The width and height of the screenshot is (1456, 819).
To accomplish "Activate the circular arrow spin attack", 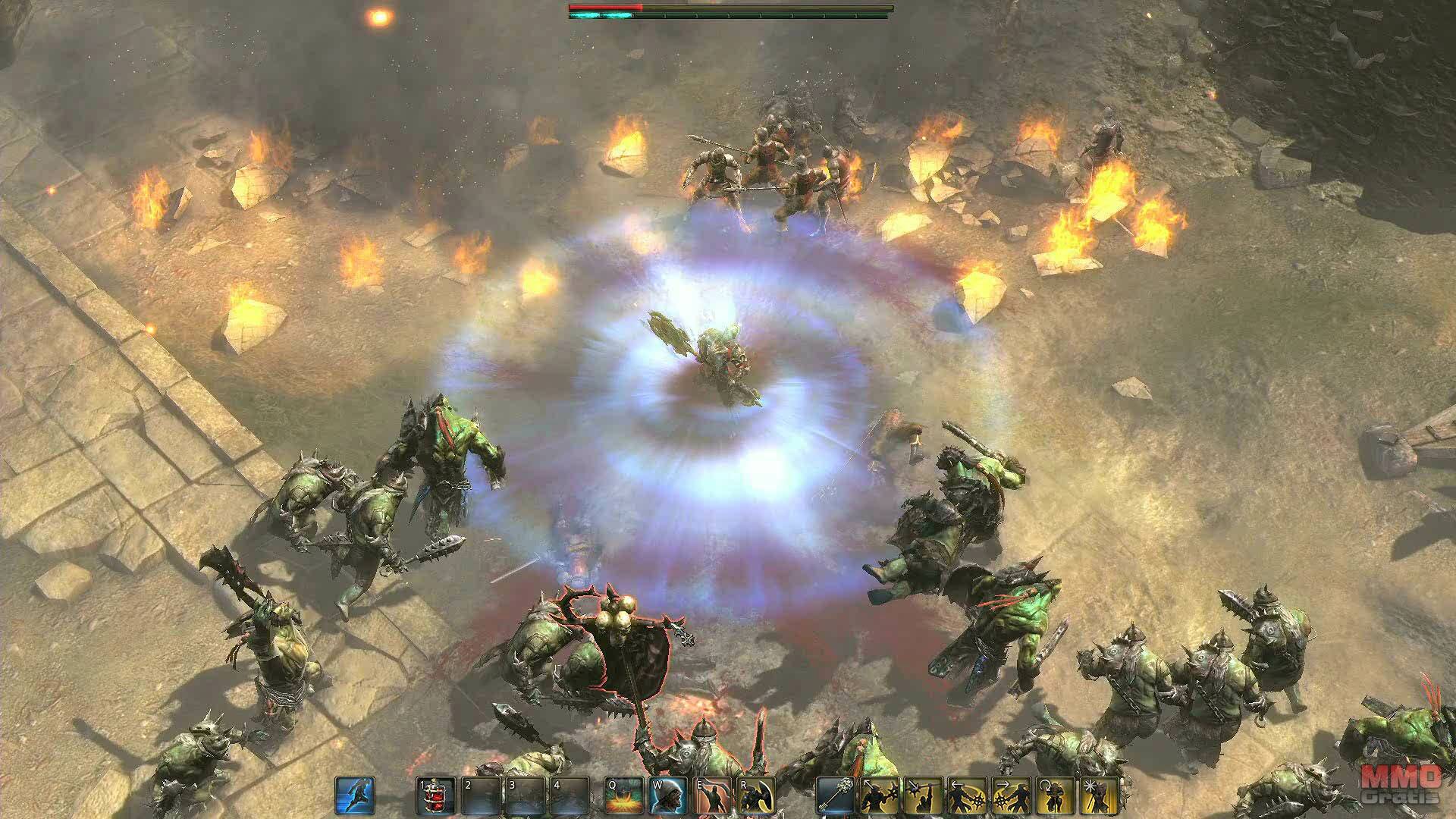I will tap(1055, 796).
